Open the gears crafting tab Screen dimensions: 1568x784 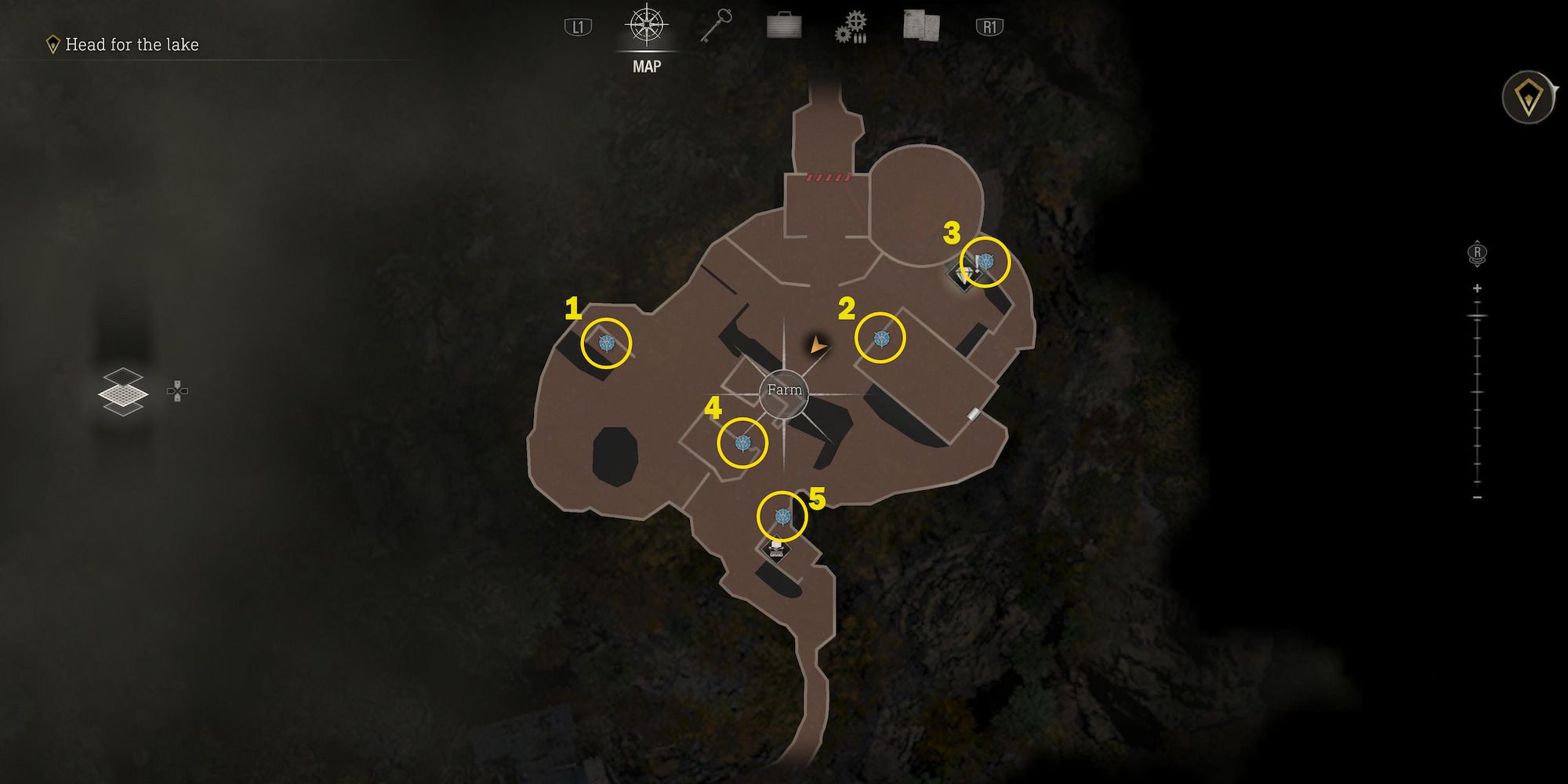[x=851, y=27]
